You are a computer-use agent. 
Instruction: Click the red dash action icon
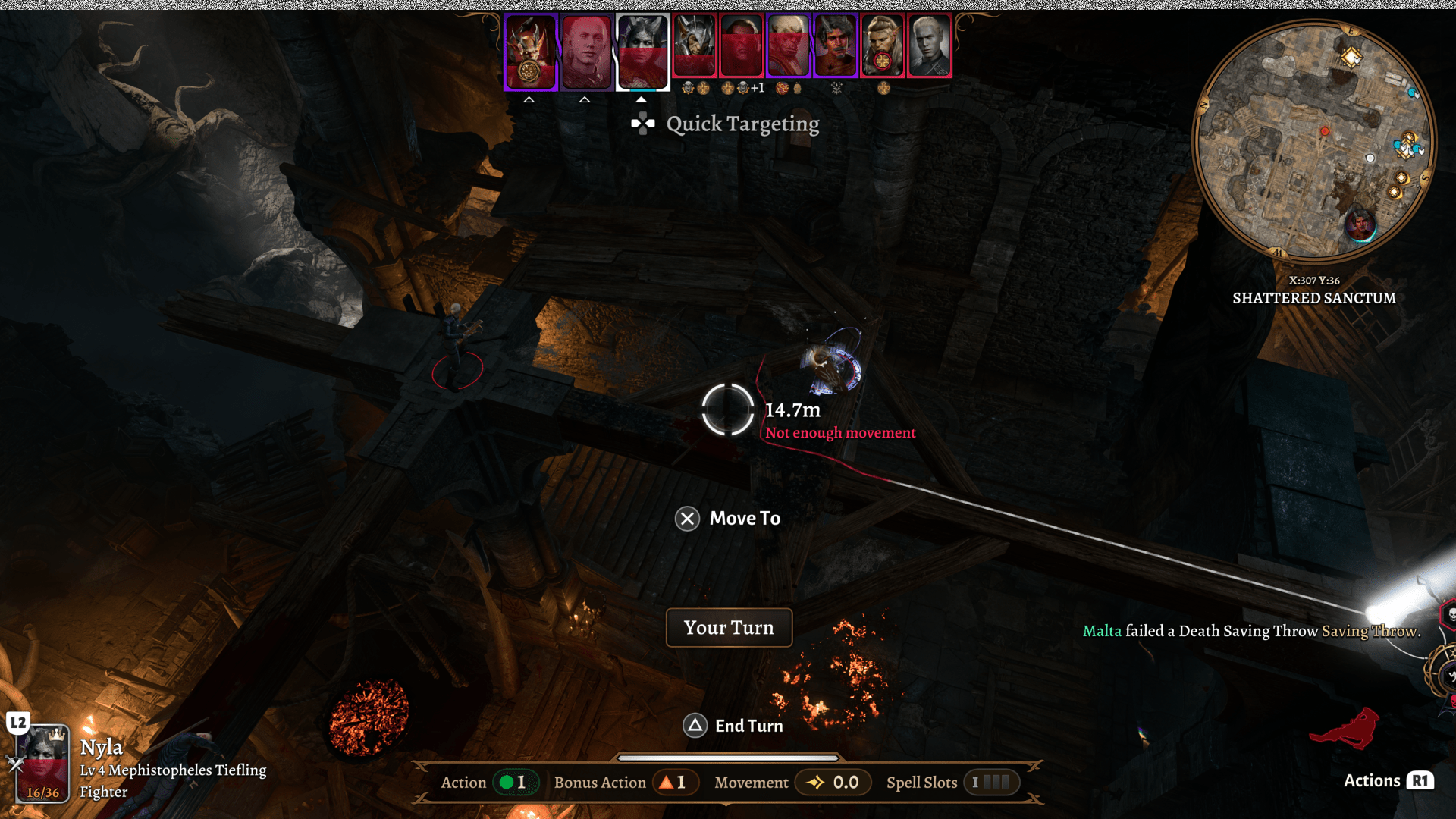coord(1345,729)
